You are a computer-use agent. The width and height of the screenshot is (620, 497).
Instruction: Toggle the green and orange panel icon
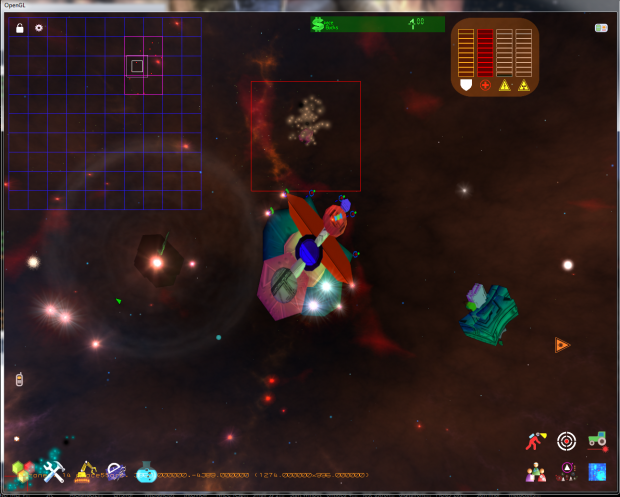point(602,28)
